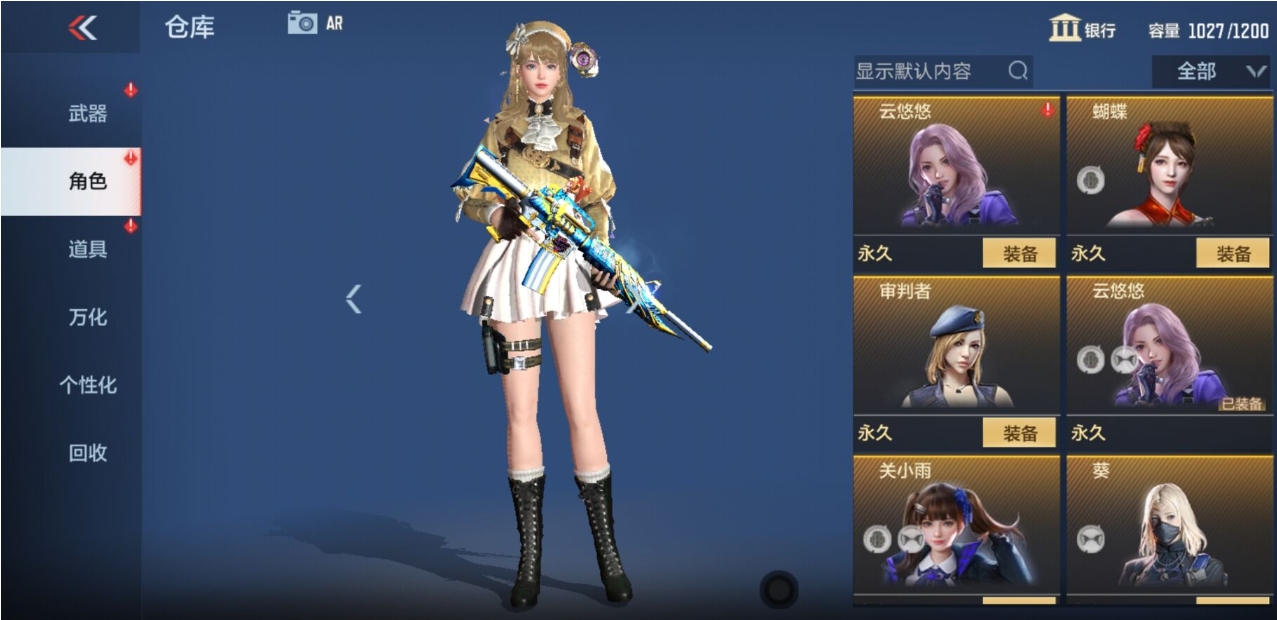Go to the 回收 tab

tap(88, 453)
